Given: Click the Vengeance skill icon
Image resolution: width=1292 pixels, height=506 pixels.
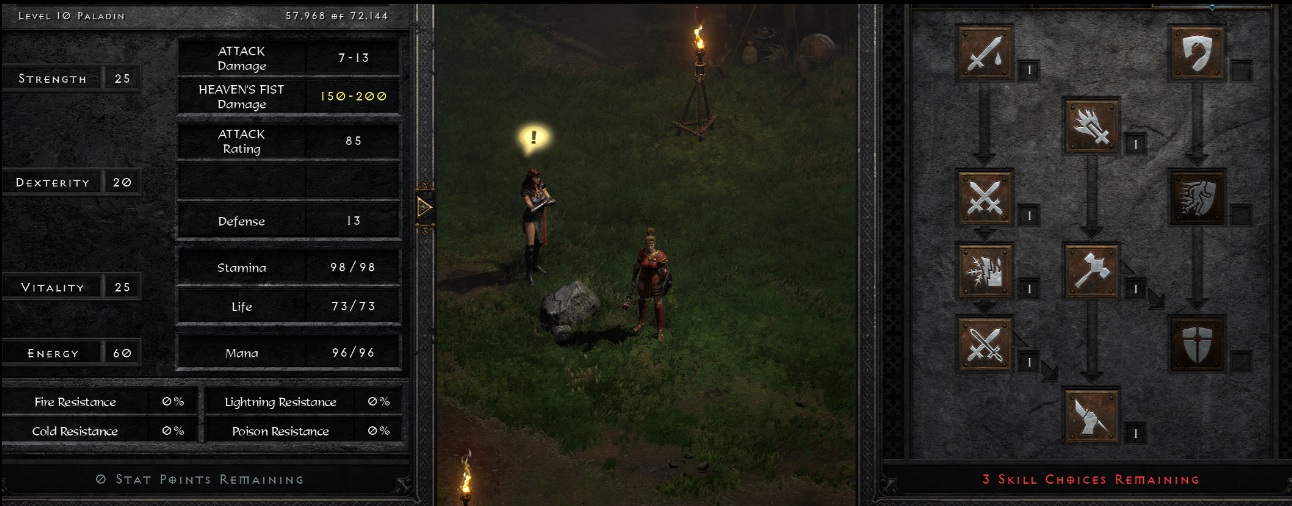Looking at the screenshot, I should coord(985,270).
